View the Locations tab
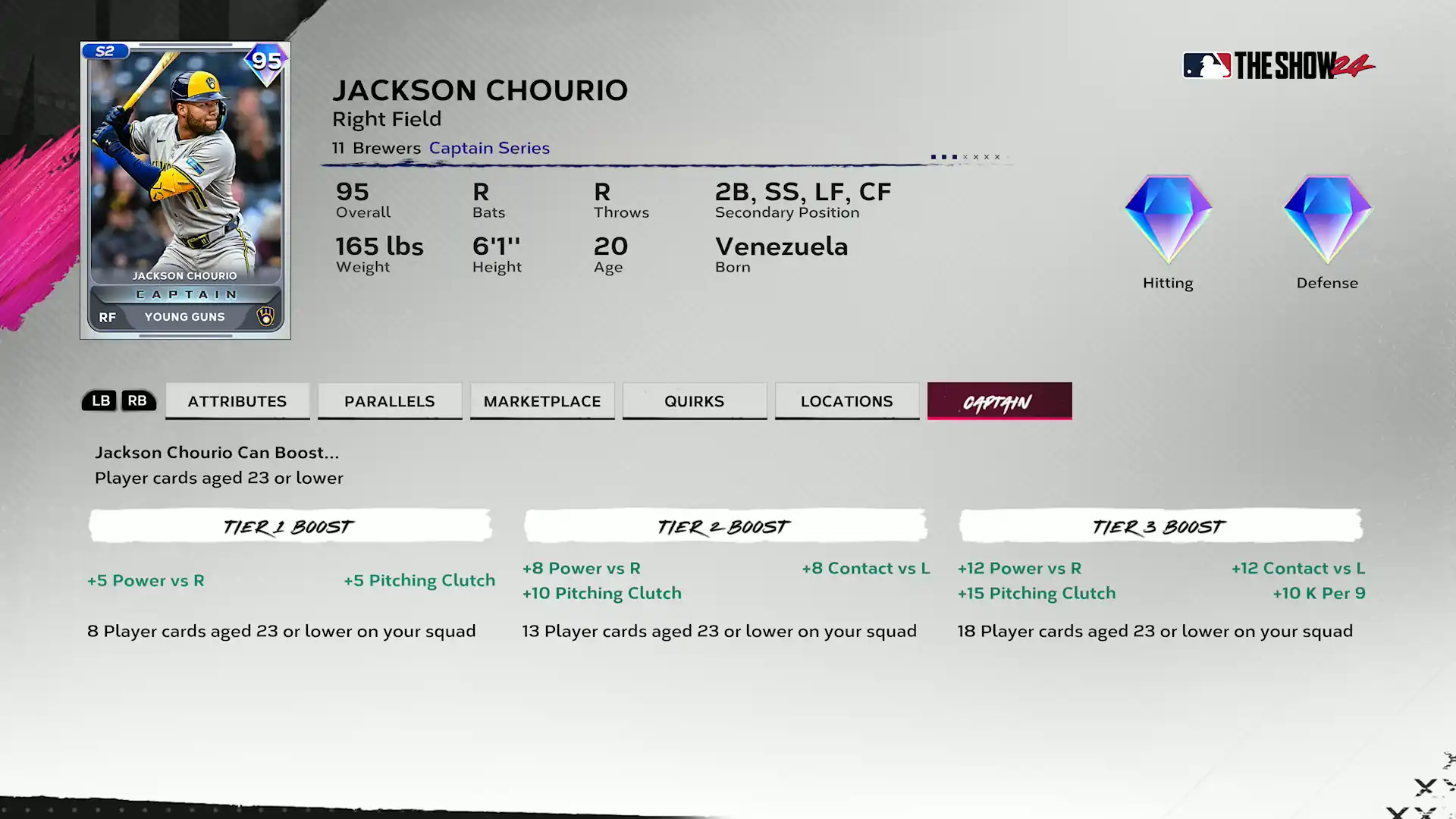The height and width of the screenshot is (819, 1456). (847, 401)
